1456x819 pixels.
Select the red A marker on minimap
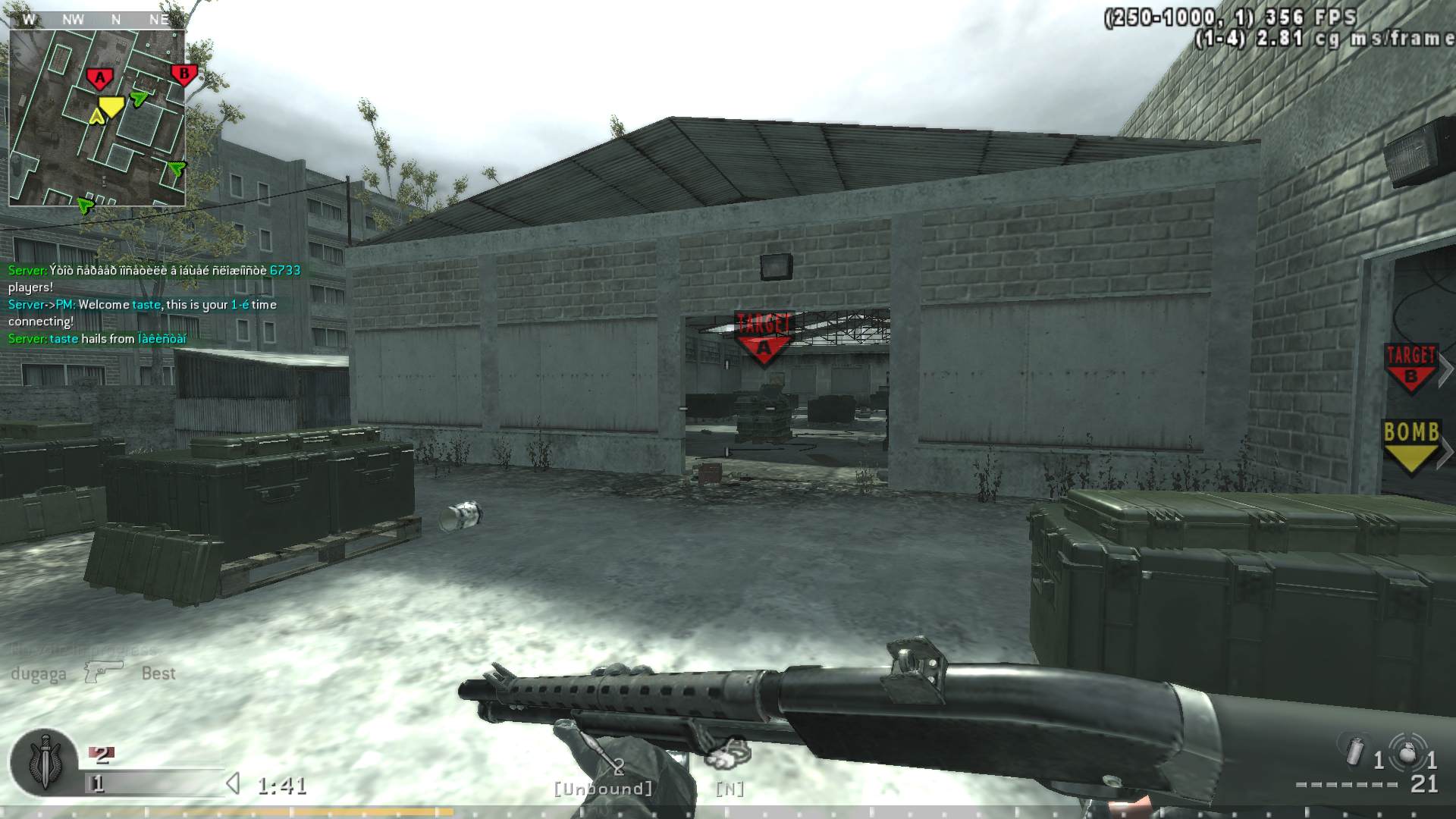[99, 77]
